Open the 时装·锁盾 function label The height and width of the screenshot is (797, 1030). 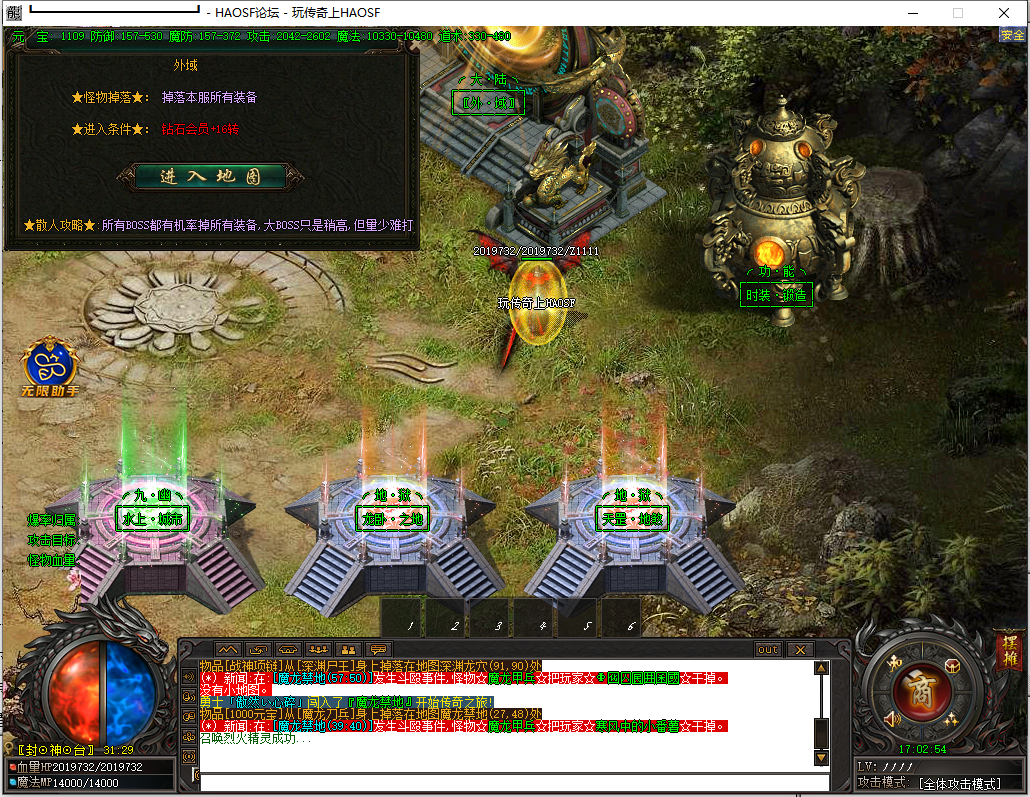click(x=775, y=295)
